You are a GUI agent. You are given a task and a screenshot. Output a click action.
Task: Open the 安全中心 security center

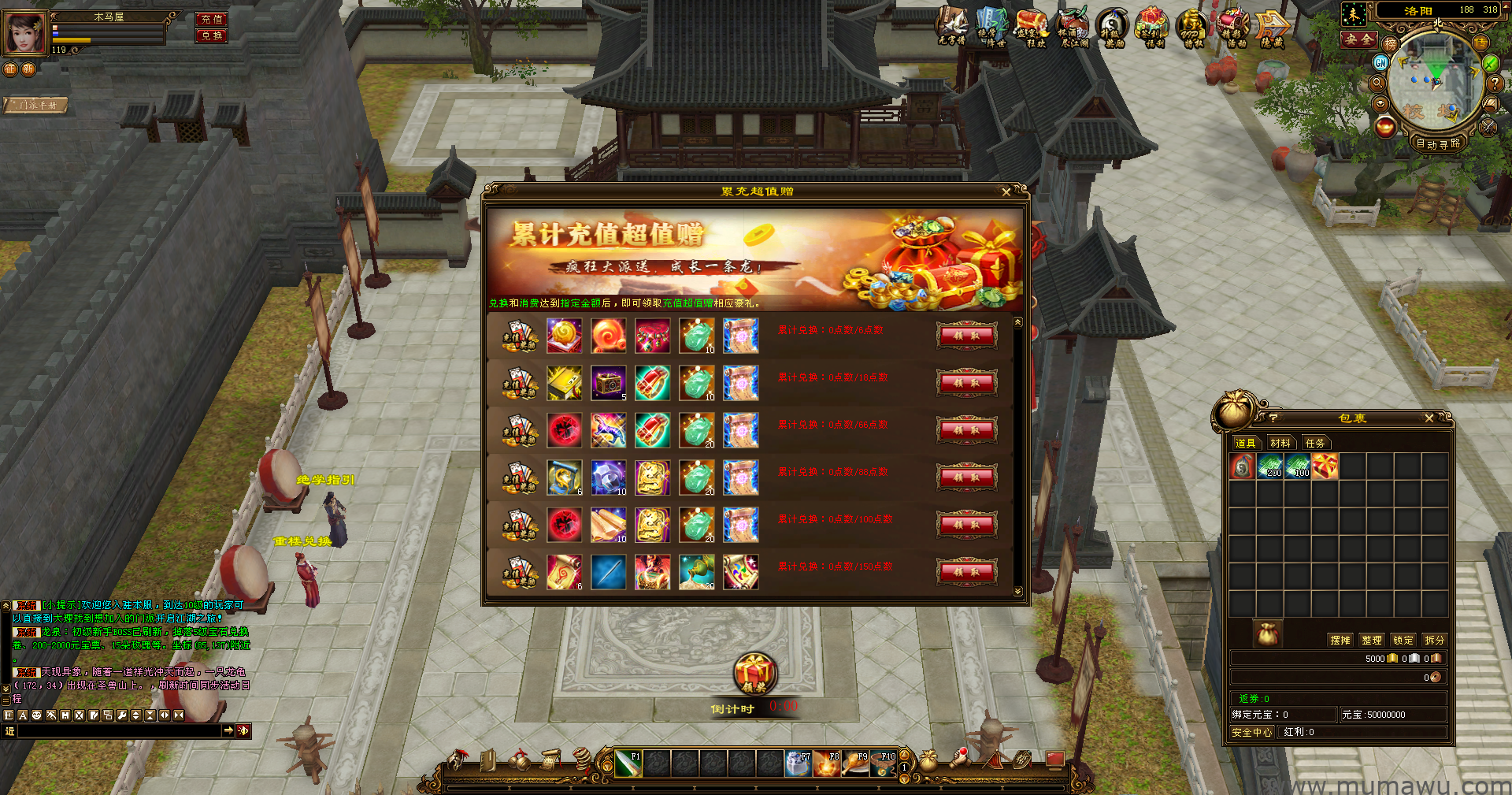(x=1252, y=732)
